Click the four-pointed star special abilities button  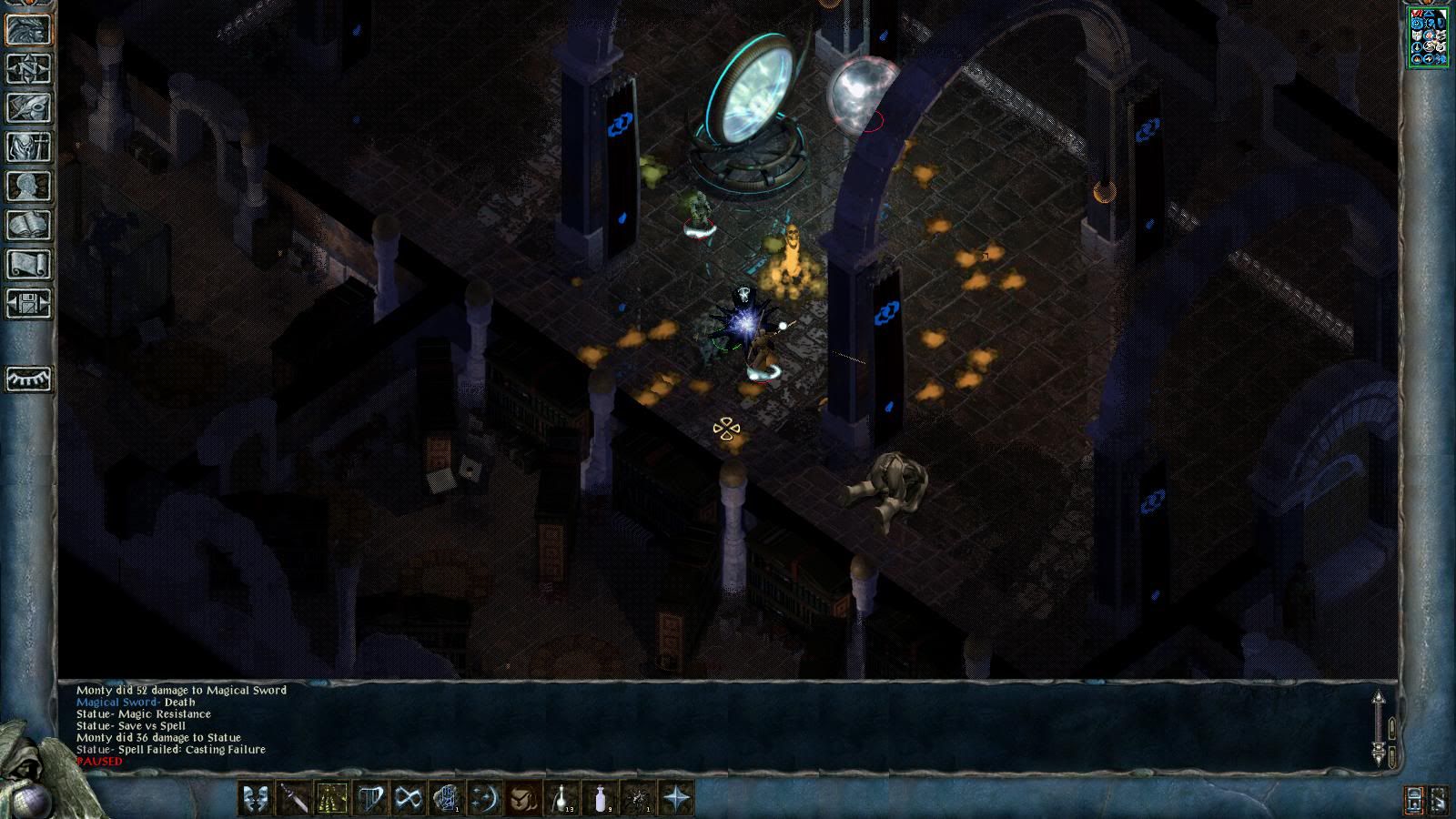(676, 799)
